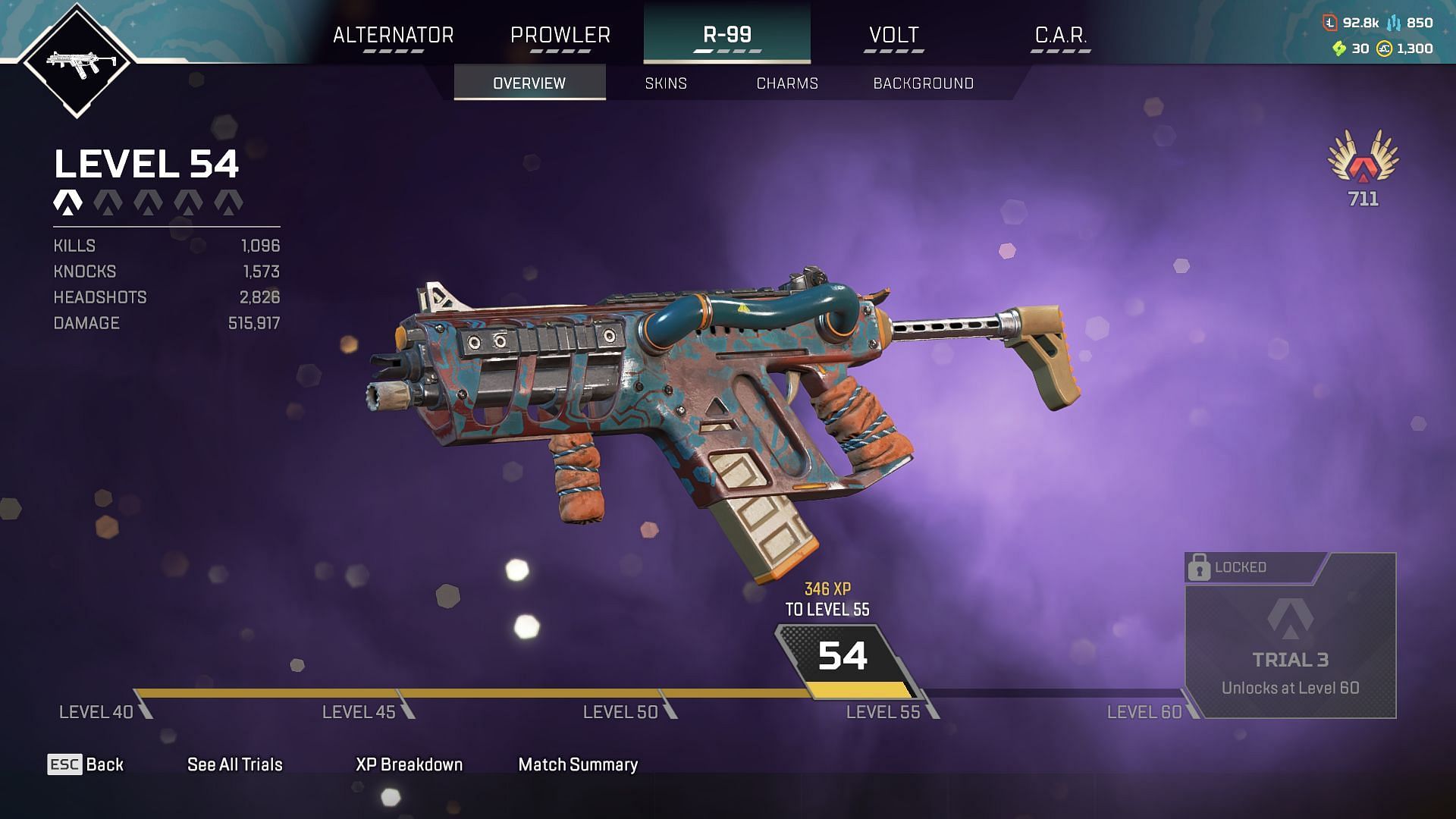
Task: Show the Match Summary
Action: pyautogui.click(x=578, y=764)
